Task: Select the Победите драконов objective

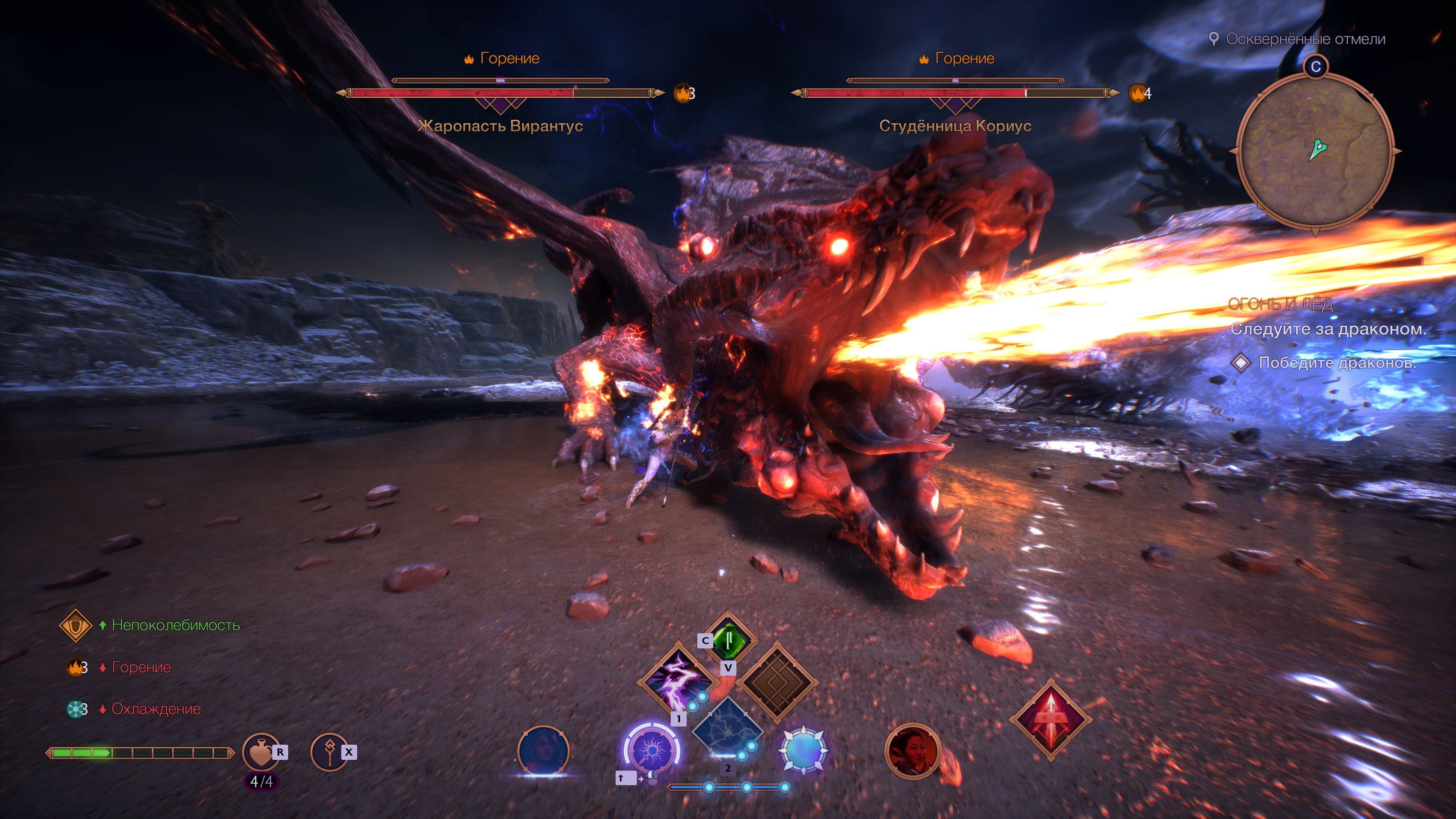Action: 1337,362
